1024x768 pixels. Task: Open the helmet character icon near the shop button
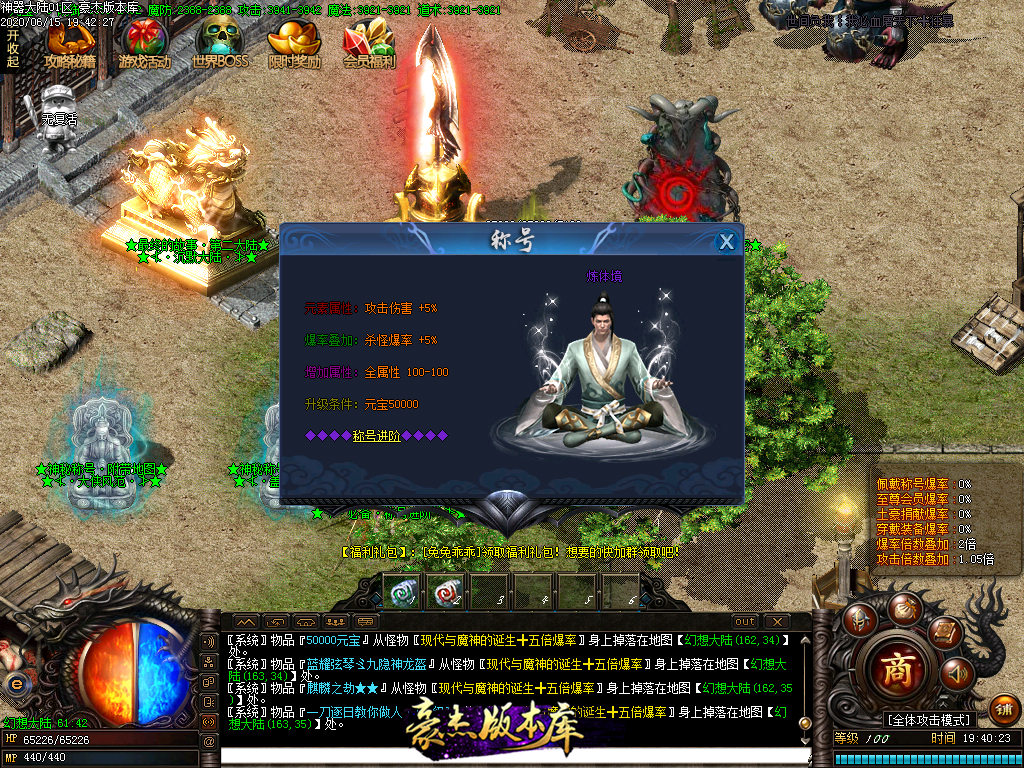pyautogui.click(x=858, y=620)
